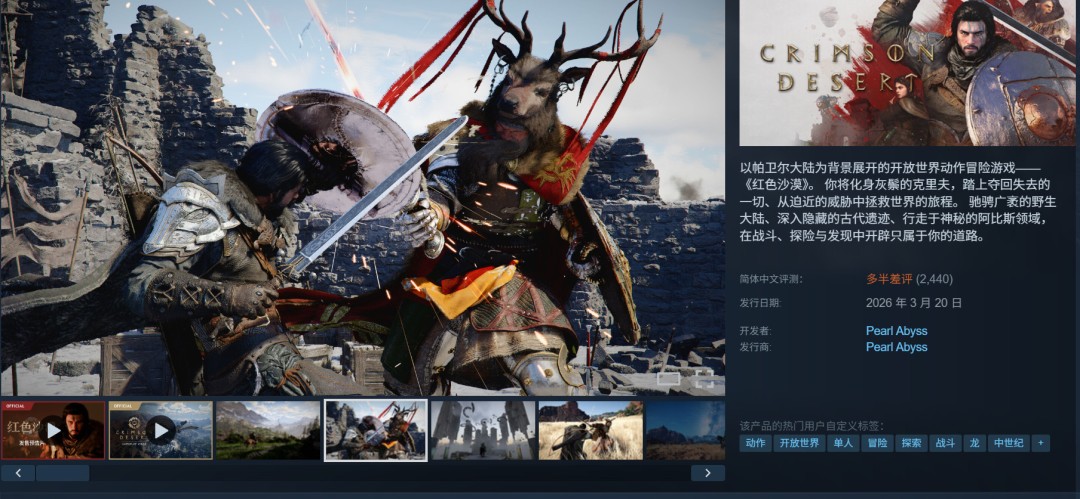Screen dimensions: 1080x499
Task: Choose the 开放世界 tag
Action: [799, 443]
